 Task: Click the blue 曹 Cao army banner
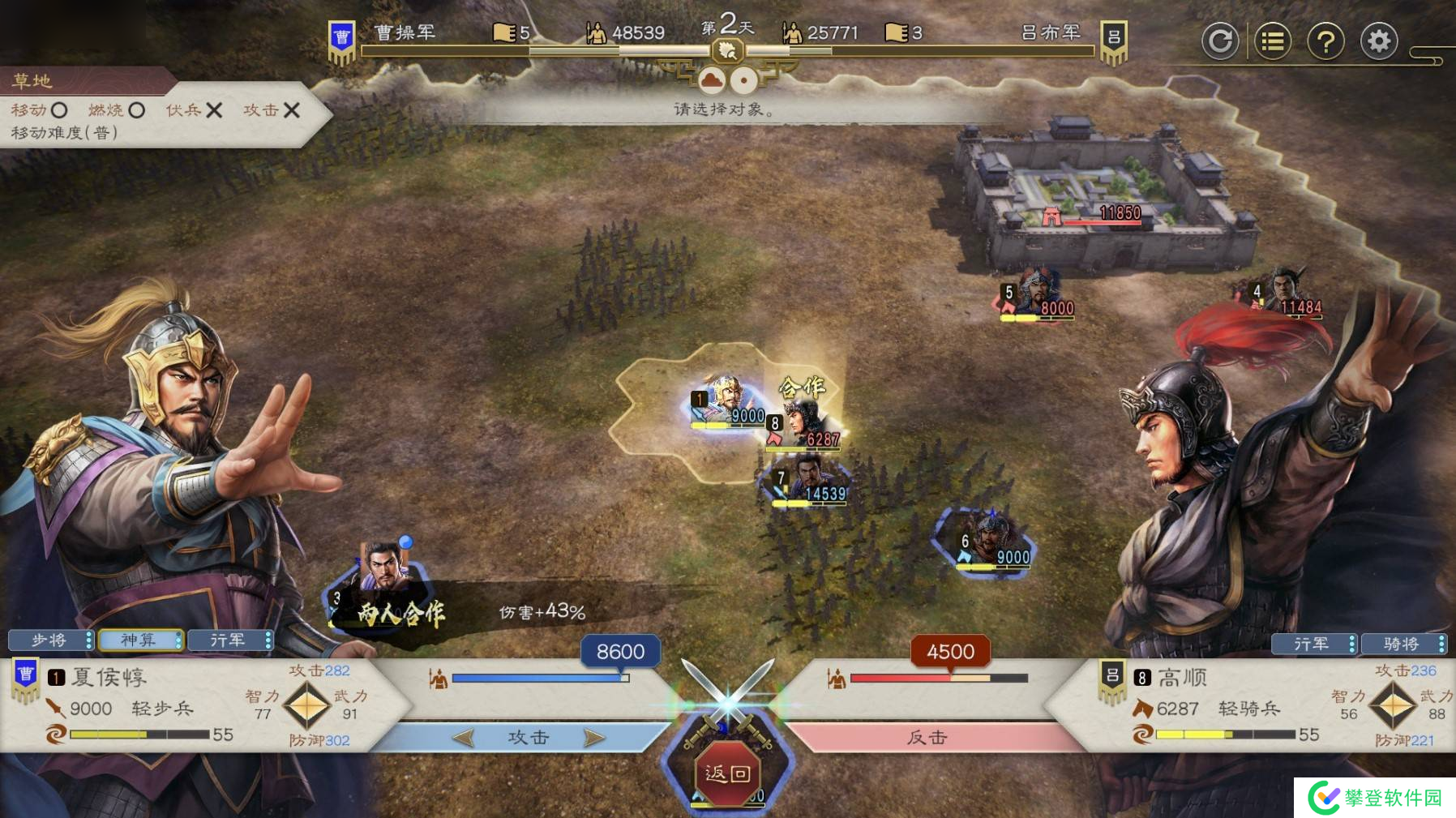pyautogui.click(x=344, y=34)
